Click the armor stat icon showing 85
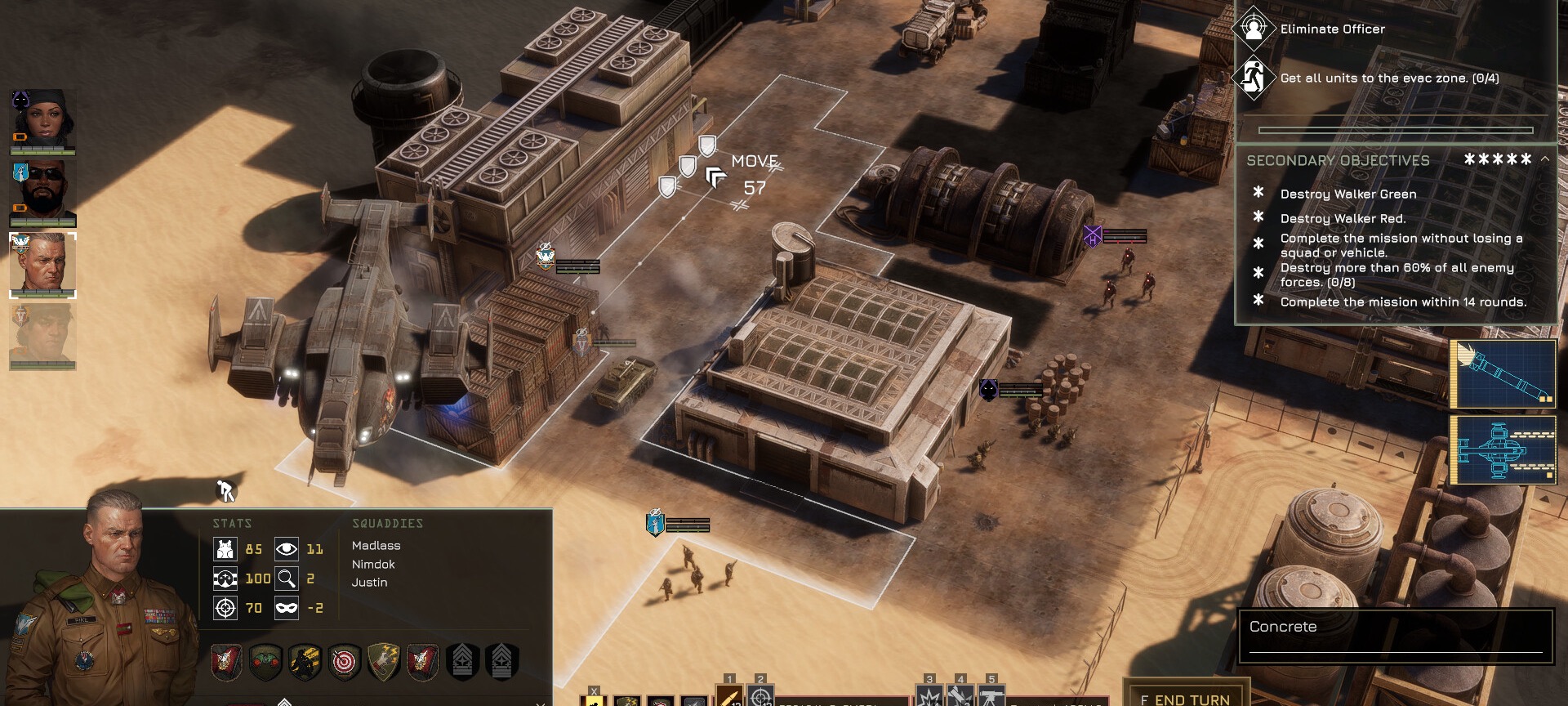1568x706 pixels. pos(225,549)
